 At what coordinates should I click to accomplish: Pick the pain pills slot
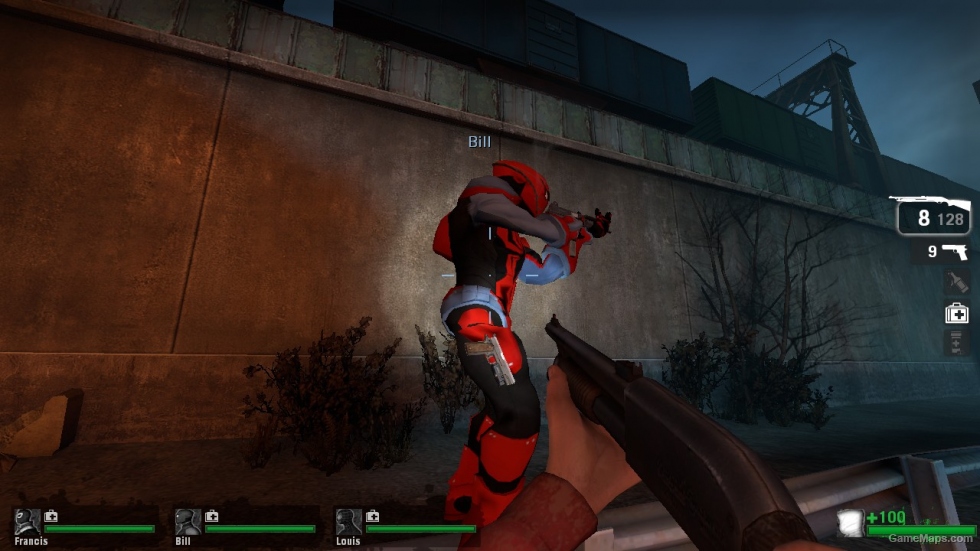957,342
